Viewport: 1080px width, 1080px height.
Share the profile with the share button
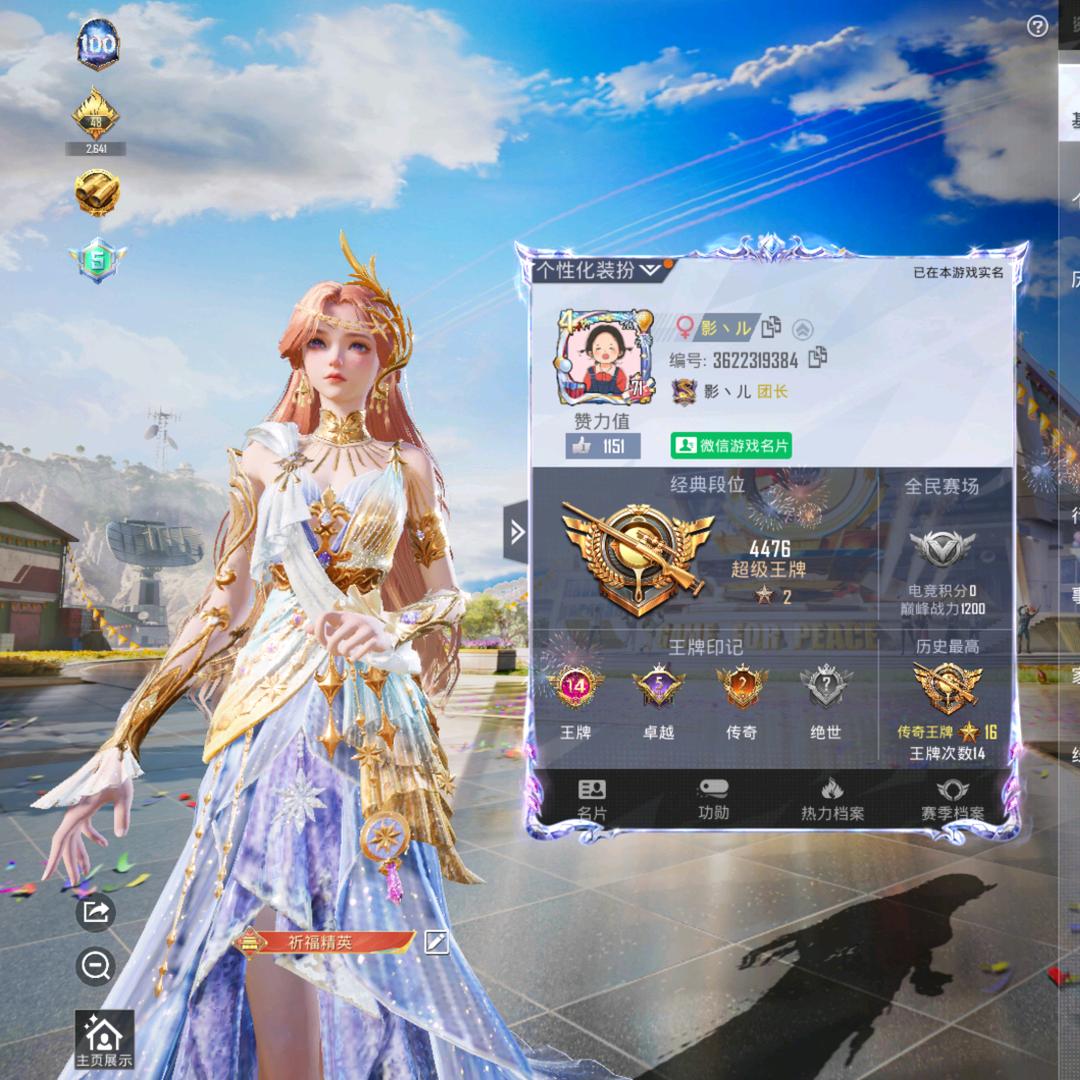click(x=96, y=911)
